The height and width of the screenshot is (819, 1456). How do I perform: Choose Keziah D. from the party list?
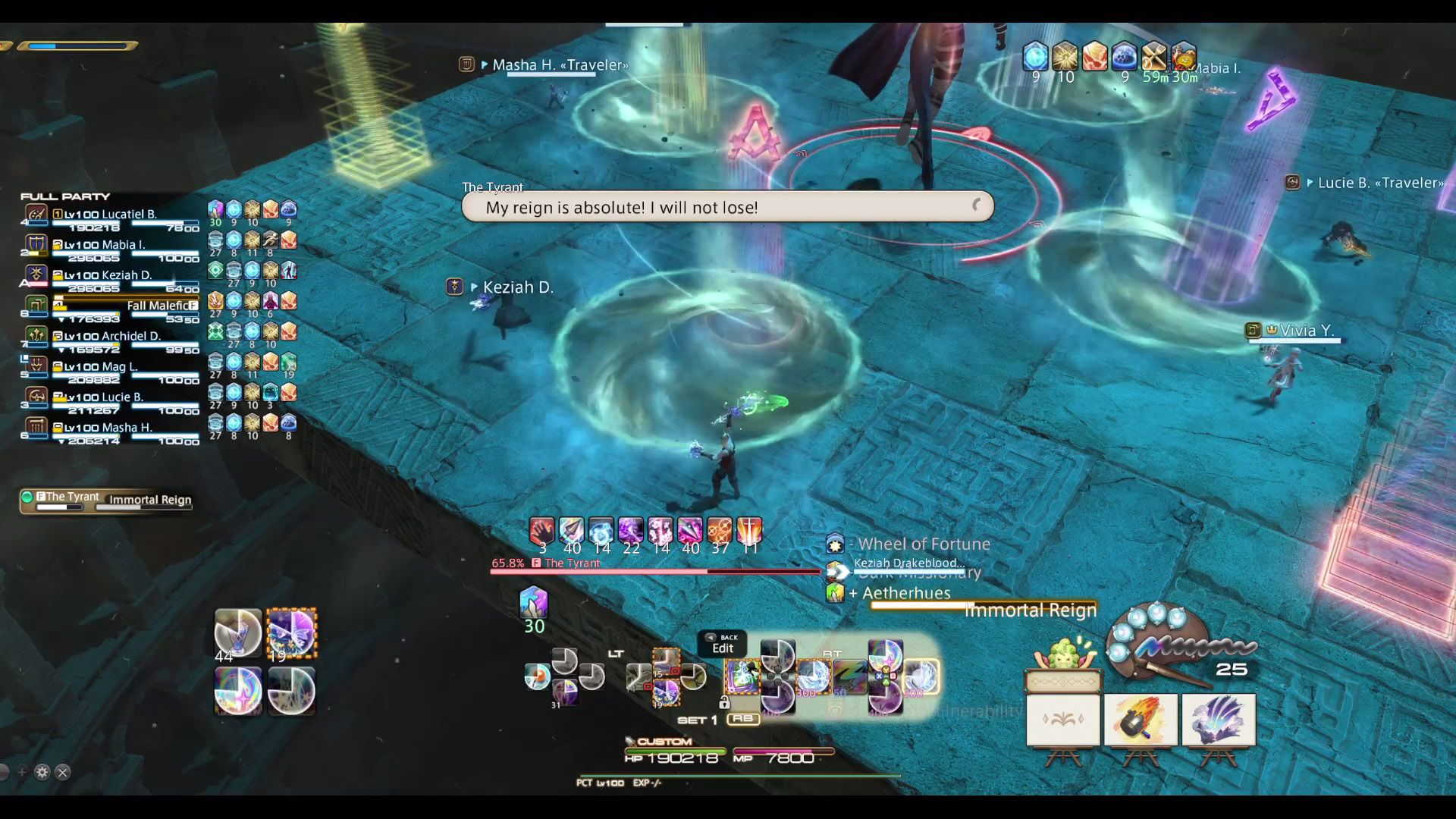[108, 275]
